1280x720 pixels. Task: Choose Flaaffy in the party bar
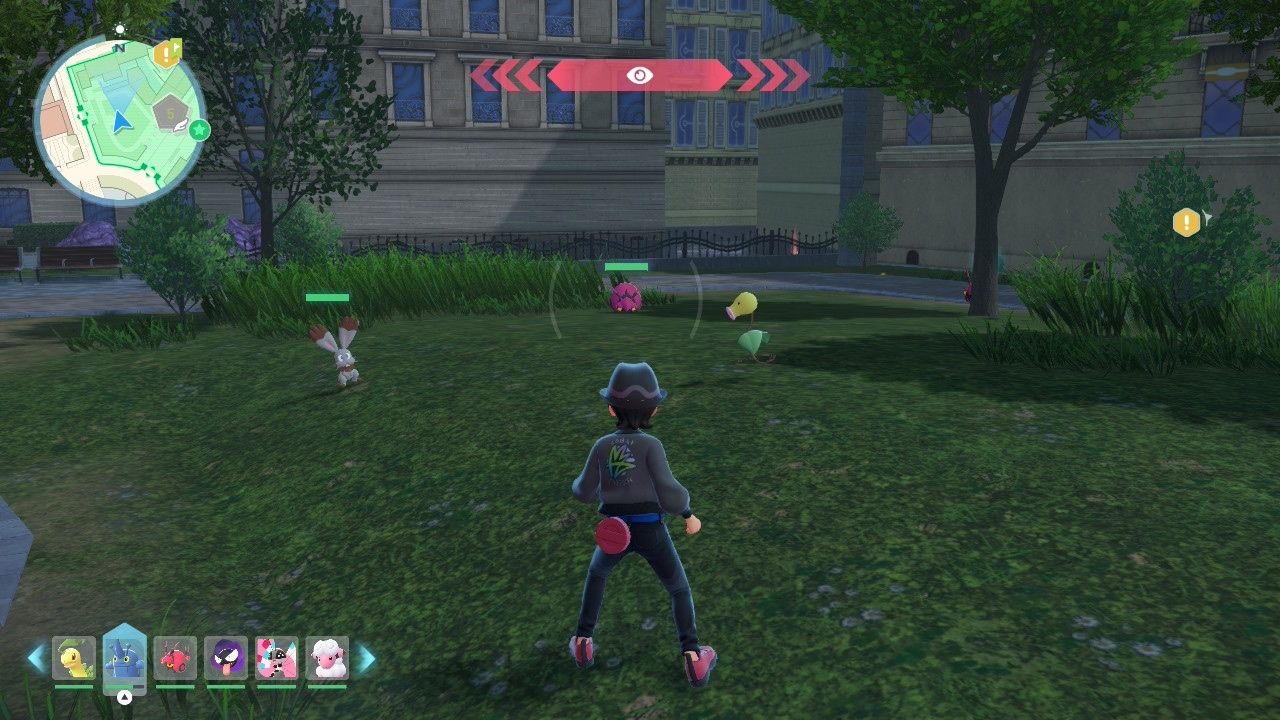327,658
